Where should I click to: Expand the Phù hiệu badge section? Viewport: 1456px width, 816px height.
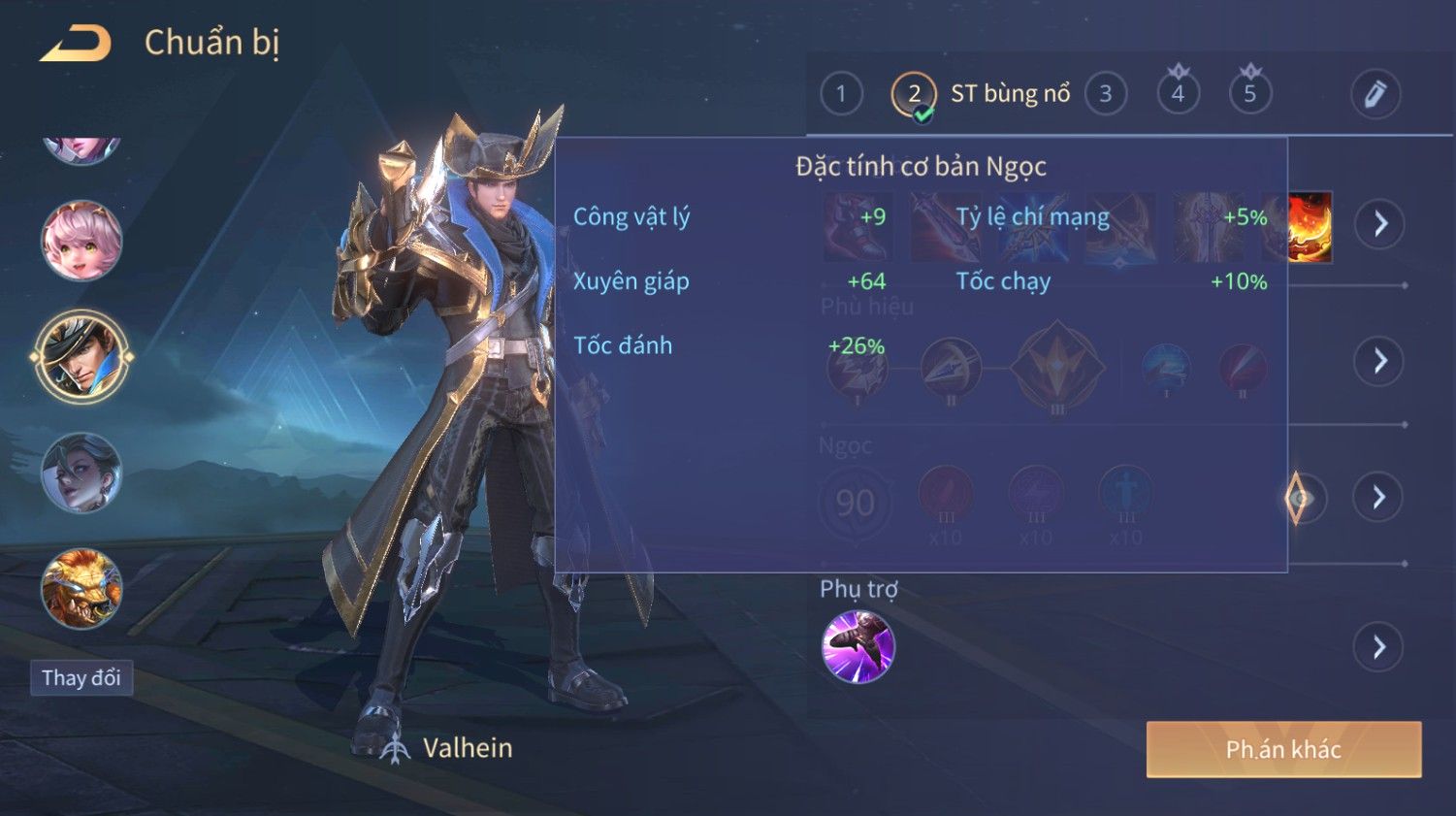pyautogui.click(x=1379, y=362)
